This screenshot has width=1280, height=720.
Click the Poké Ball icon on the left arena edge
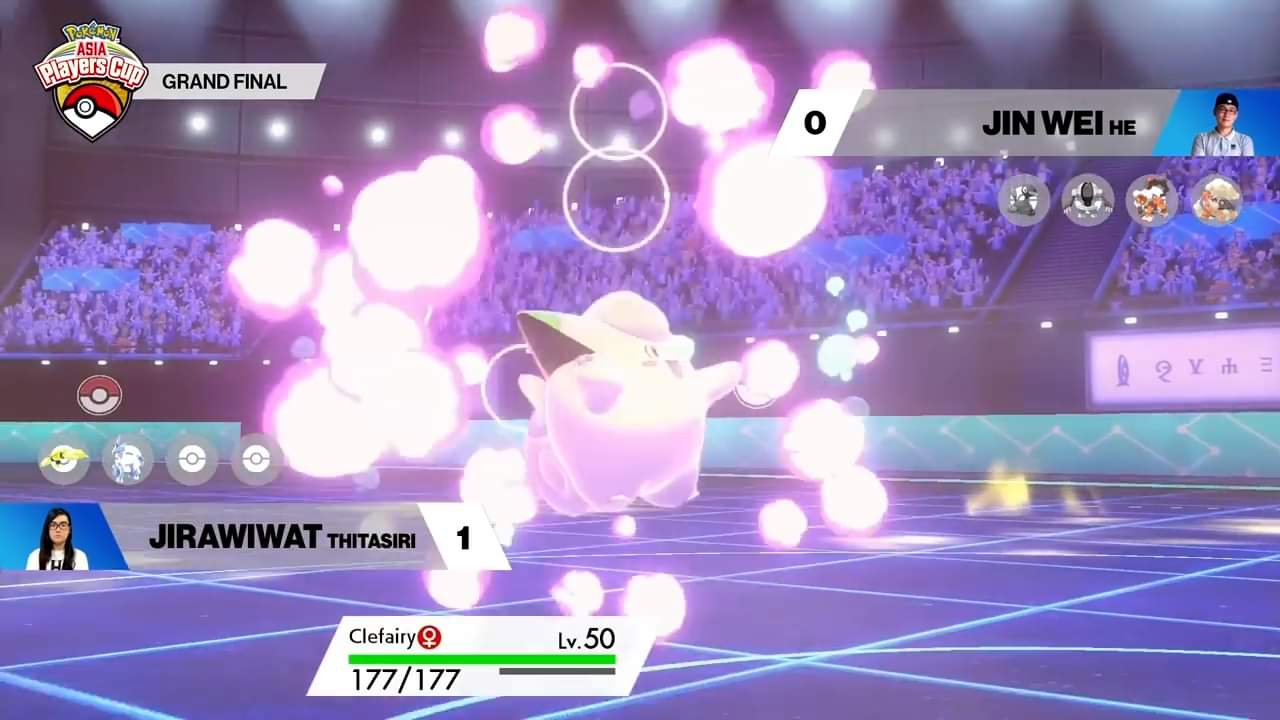pyautogui.click(x=97, y=395)
